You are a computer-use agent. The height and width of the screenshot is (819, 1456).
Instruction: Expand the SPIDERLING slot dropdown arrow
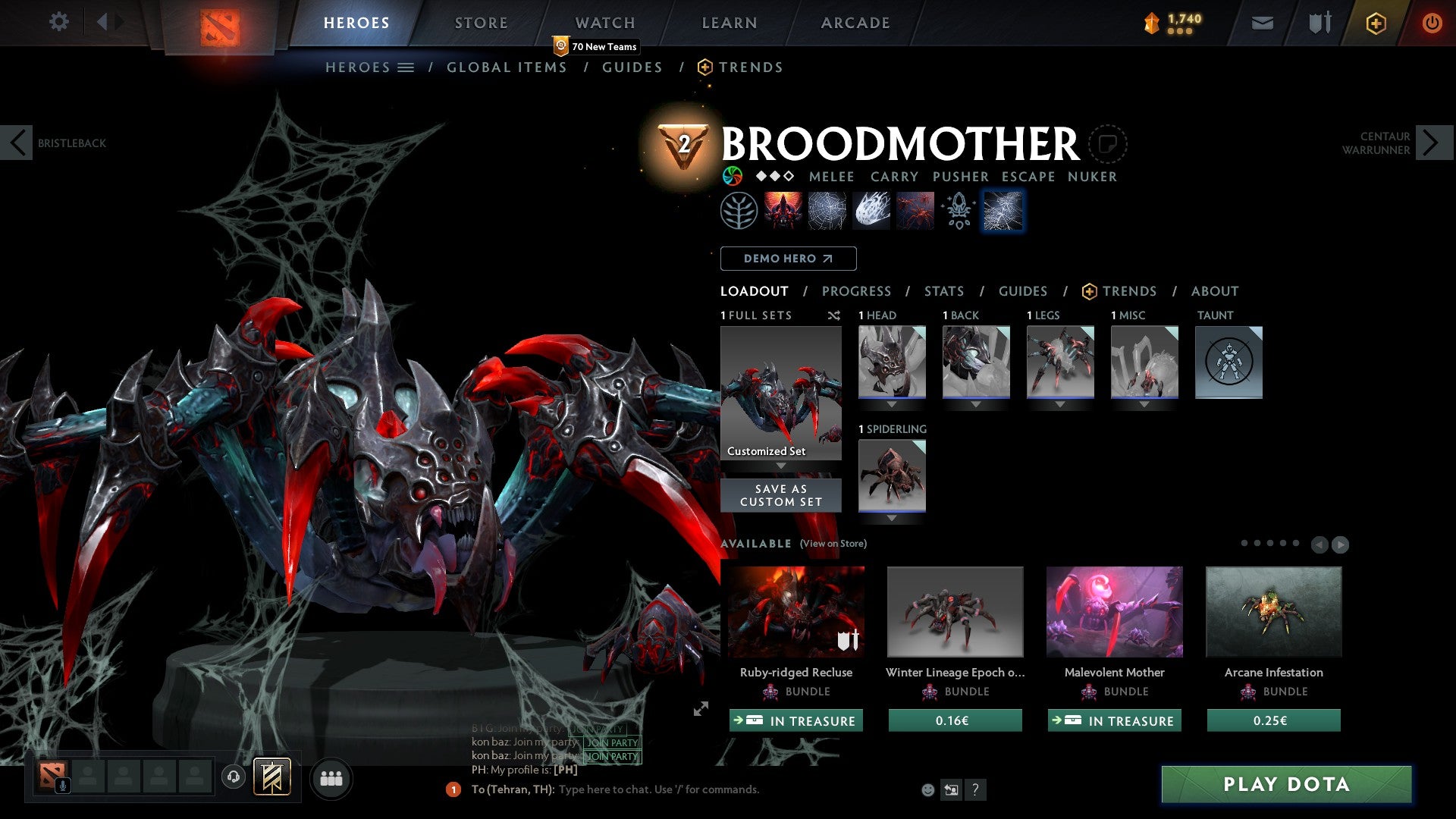tap(891, 517)
